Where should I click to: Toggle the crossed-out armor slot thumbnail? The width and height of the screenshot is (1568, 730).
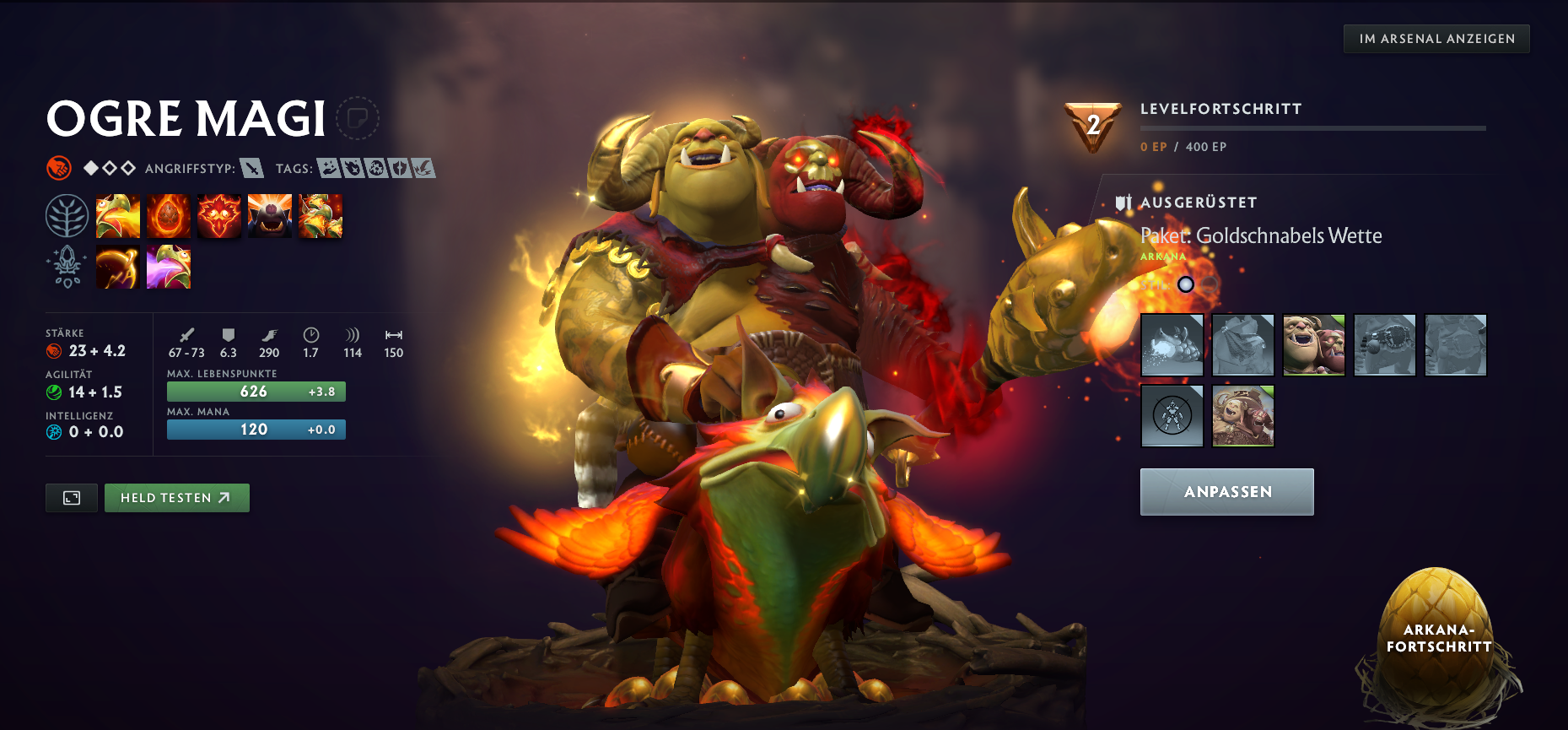1172,415
